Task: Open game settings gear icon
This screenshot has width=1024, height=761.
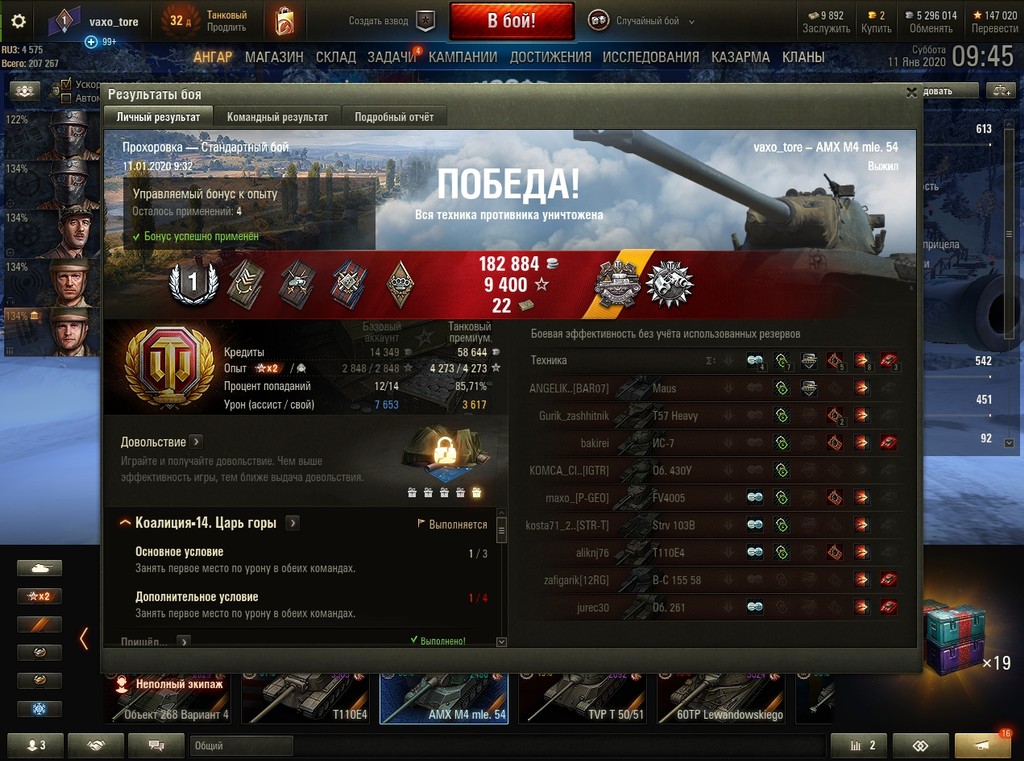Action: [18, 20]
